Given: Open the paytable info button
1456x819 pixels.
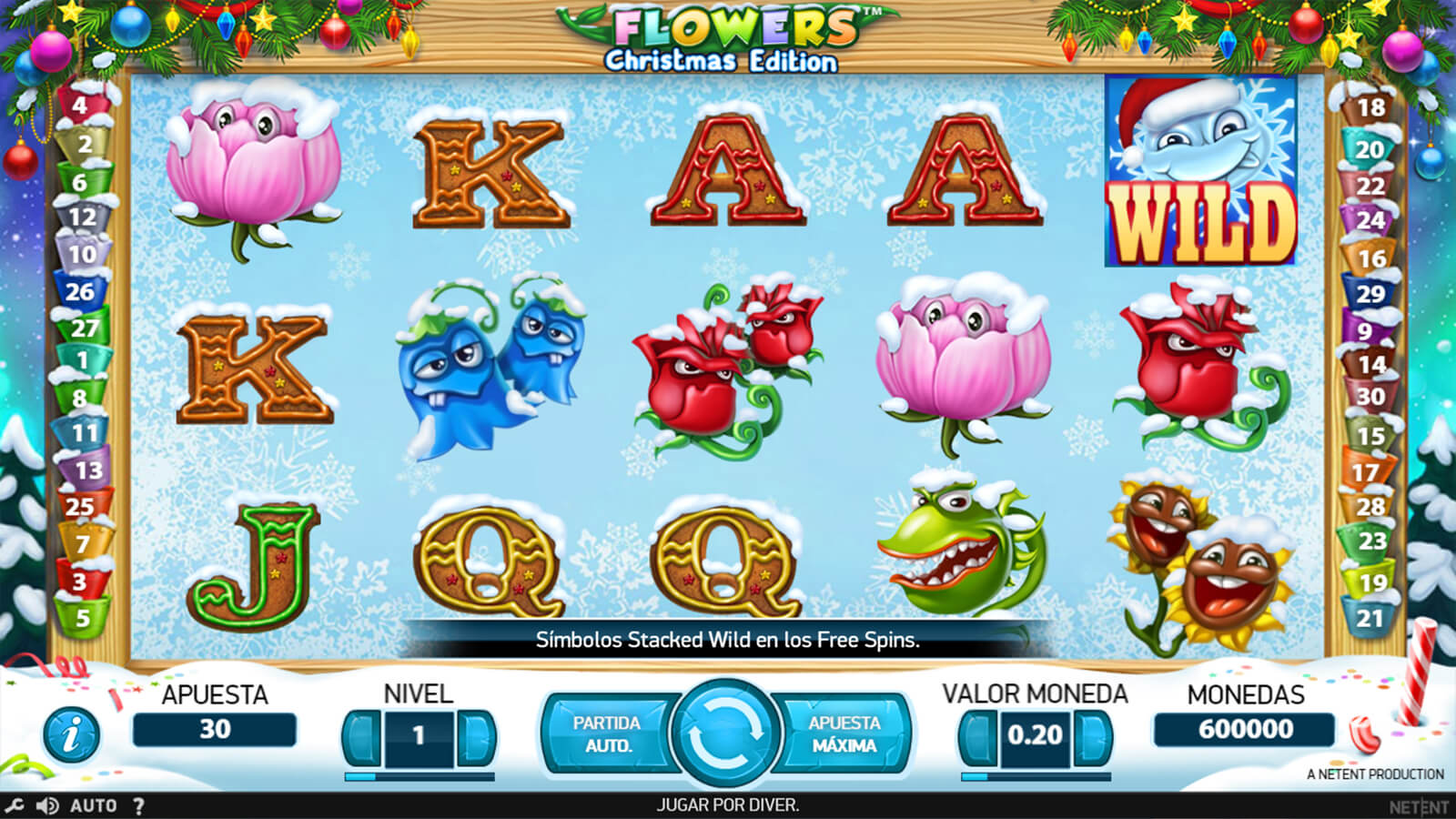Looking at the screenshot, I should coord(71,734).
